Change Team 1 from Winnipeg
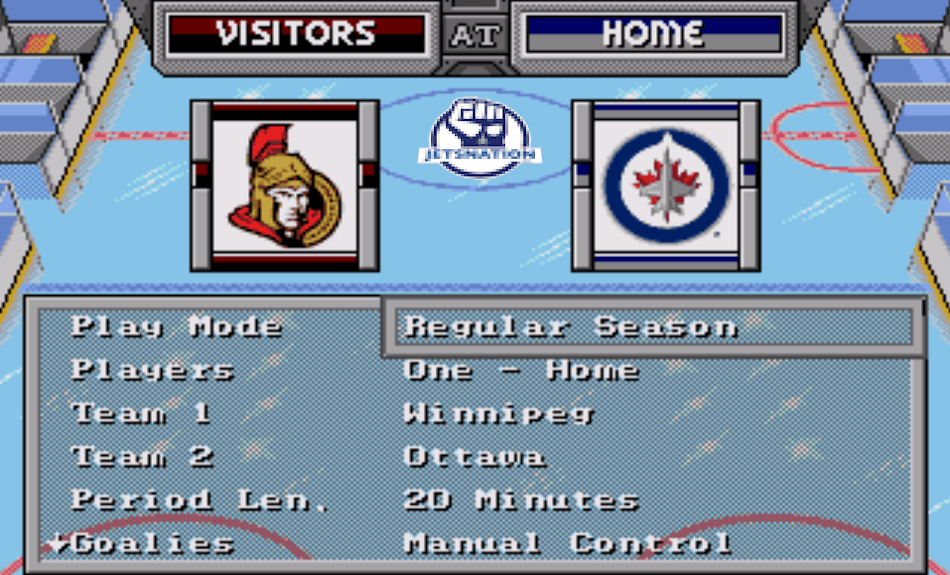Image resolution: width=950 pixels, height=575 pixels. (x=499, y=413)
